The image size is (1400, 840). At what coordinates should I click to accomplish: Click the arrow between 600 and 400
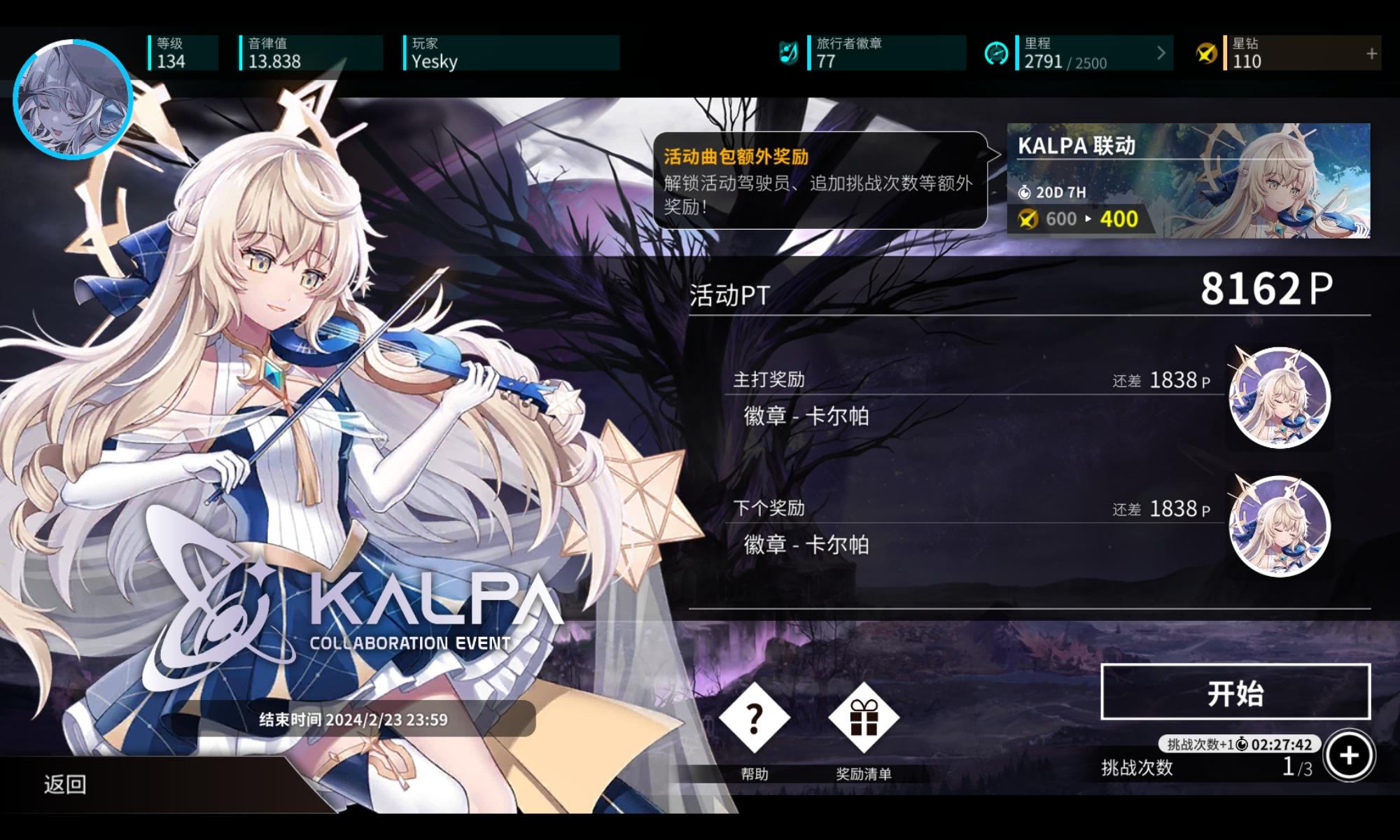(x=1087, y=219)
